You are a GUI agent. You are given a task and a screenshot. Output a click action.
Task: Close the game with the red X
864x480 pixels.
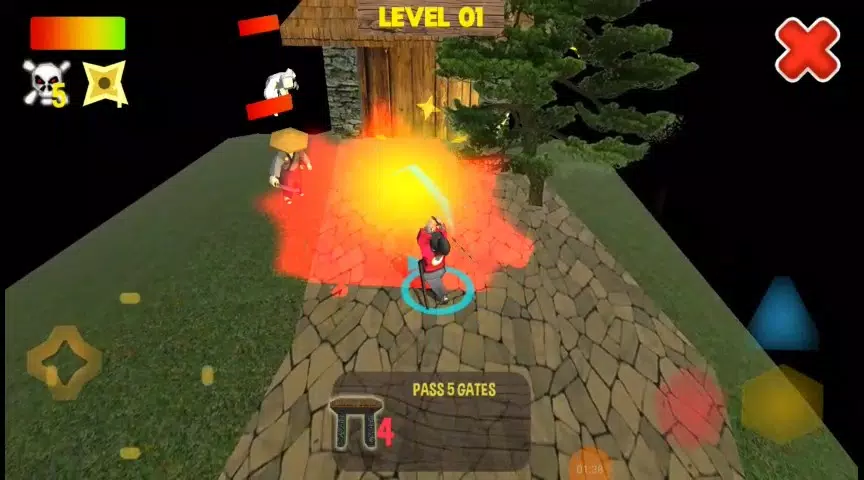tap(807, 49)
